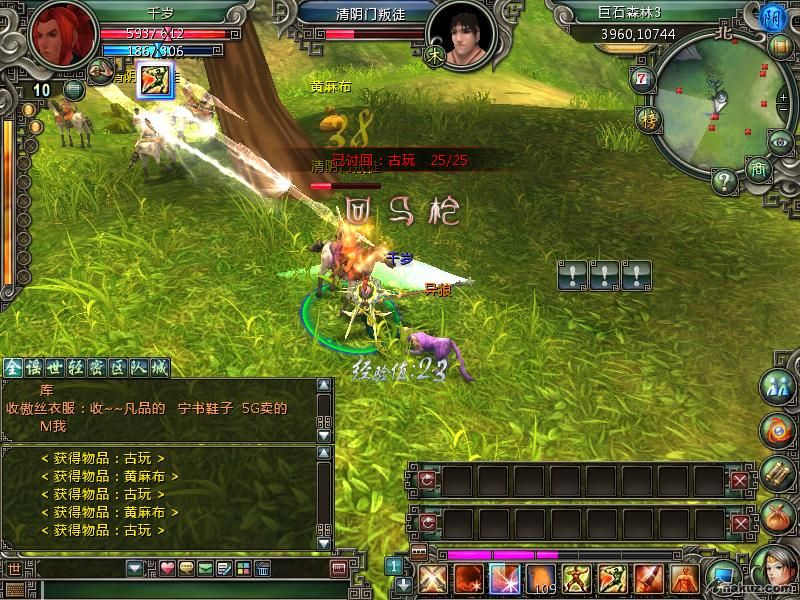Click the red-haired player portrait
800x600 pixels.
pyautogui.click(x=56, y=37)
